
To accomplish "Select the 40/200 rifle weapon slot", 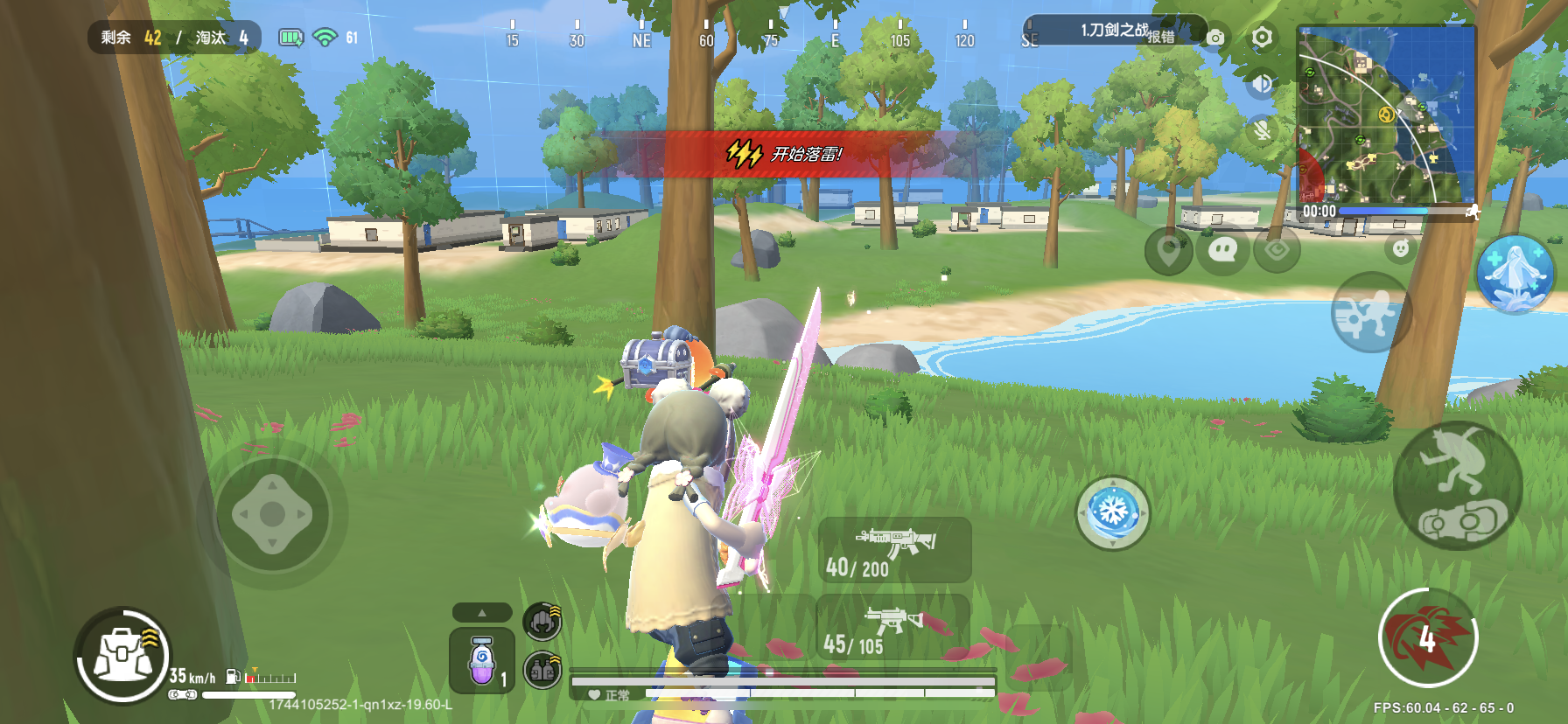I will pyautogui.click(x=894, y=549).
